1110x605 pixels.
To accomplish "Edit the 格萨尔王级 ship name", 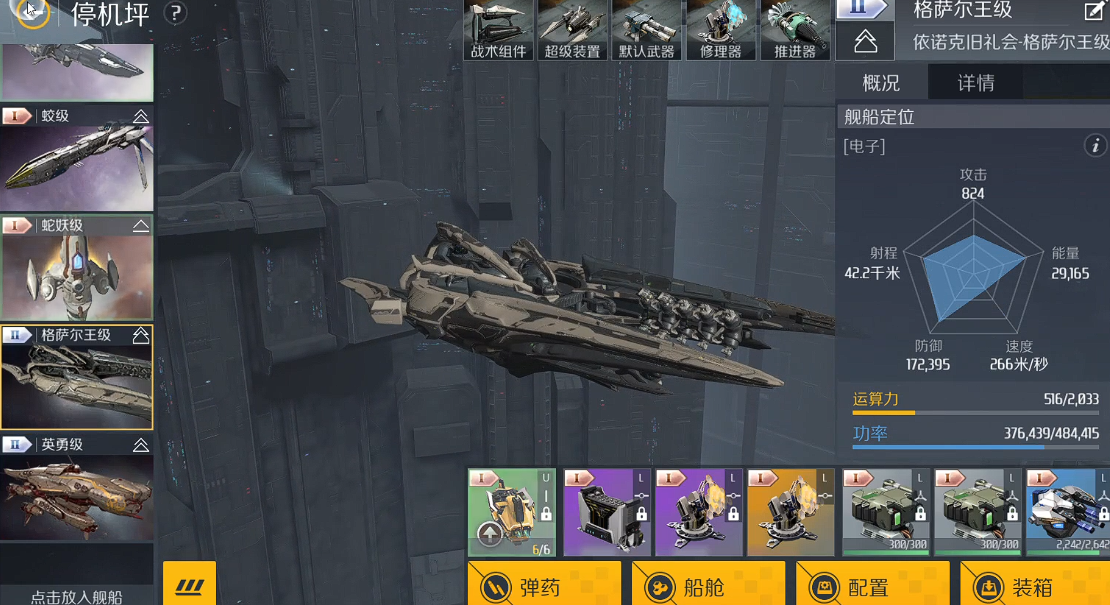I will pos(1094,12).
